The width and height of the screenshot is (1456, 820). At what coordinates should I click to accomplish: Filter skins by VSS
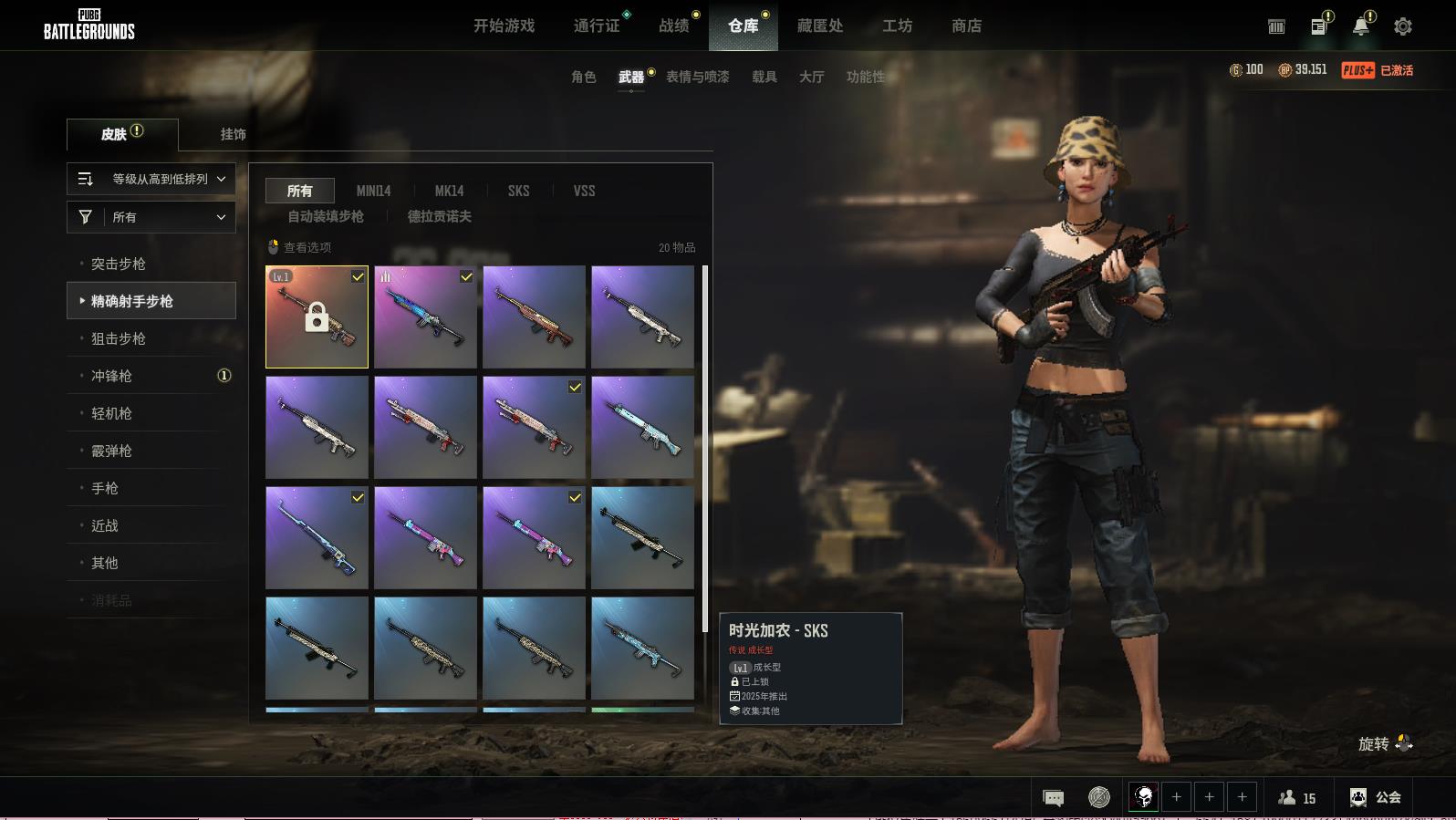point(584,191)
